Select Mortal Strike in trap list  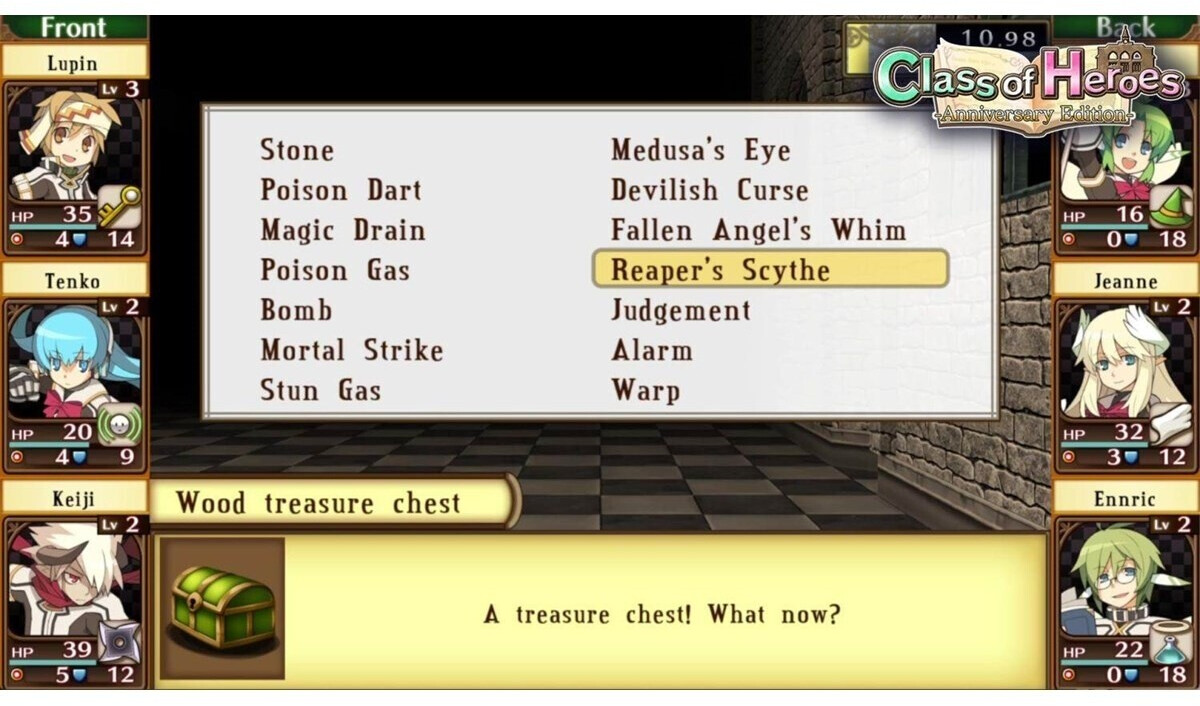click(351, 351)
